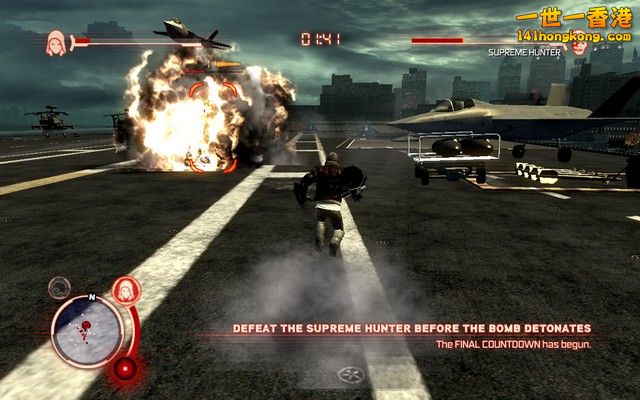This screenshot has height=400, width=640.
Task: Select the red hooded portrait beside minimap
Action: click(126, 290)
